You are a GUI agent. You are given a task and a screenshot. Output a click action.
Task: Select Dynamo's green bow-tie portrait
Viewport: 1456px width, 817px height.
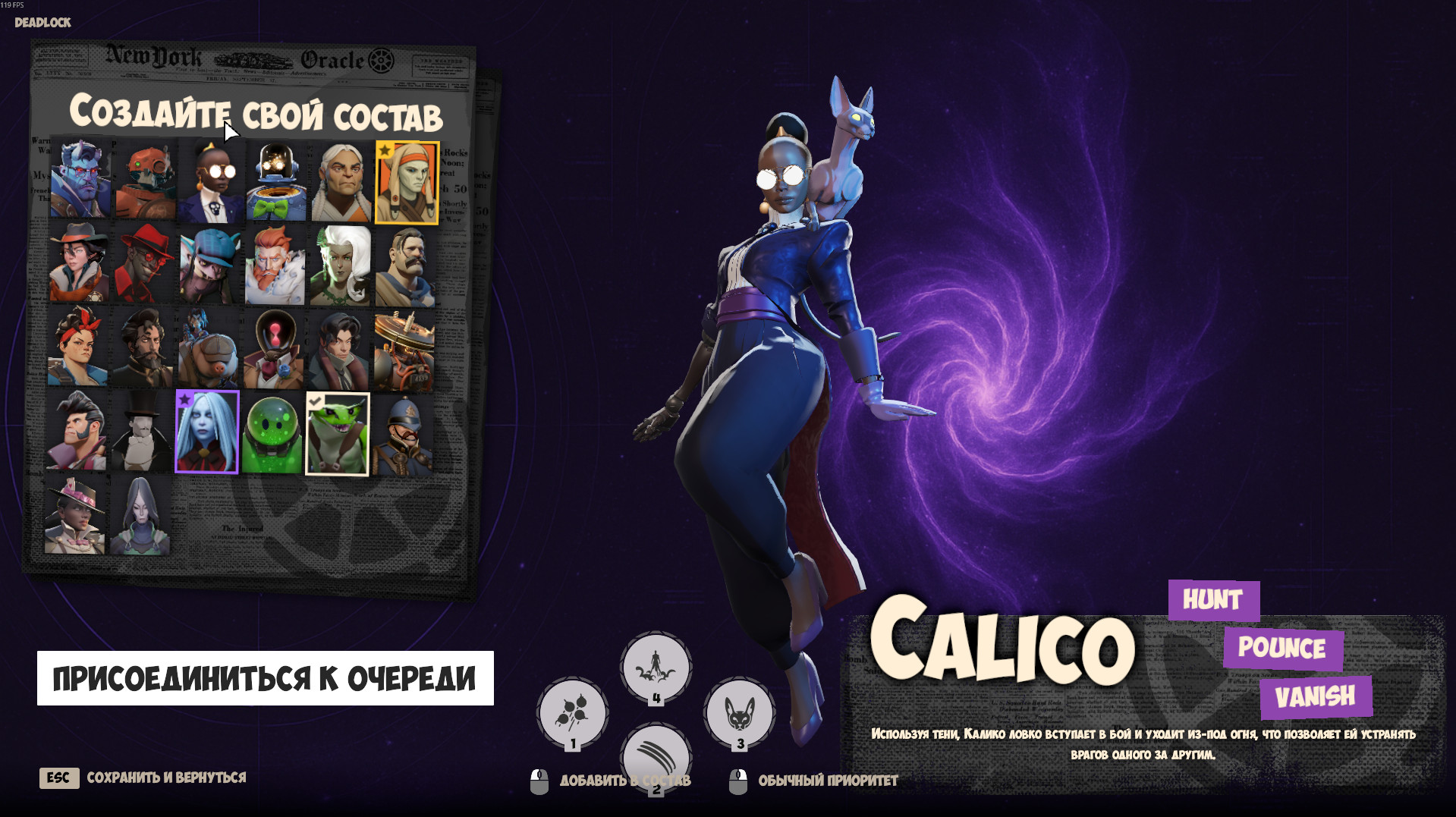274,180
